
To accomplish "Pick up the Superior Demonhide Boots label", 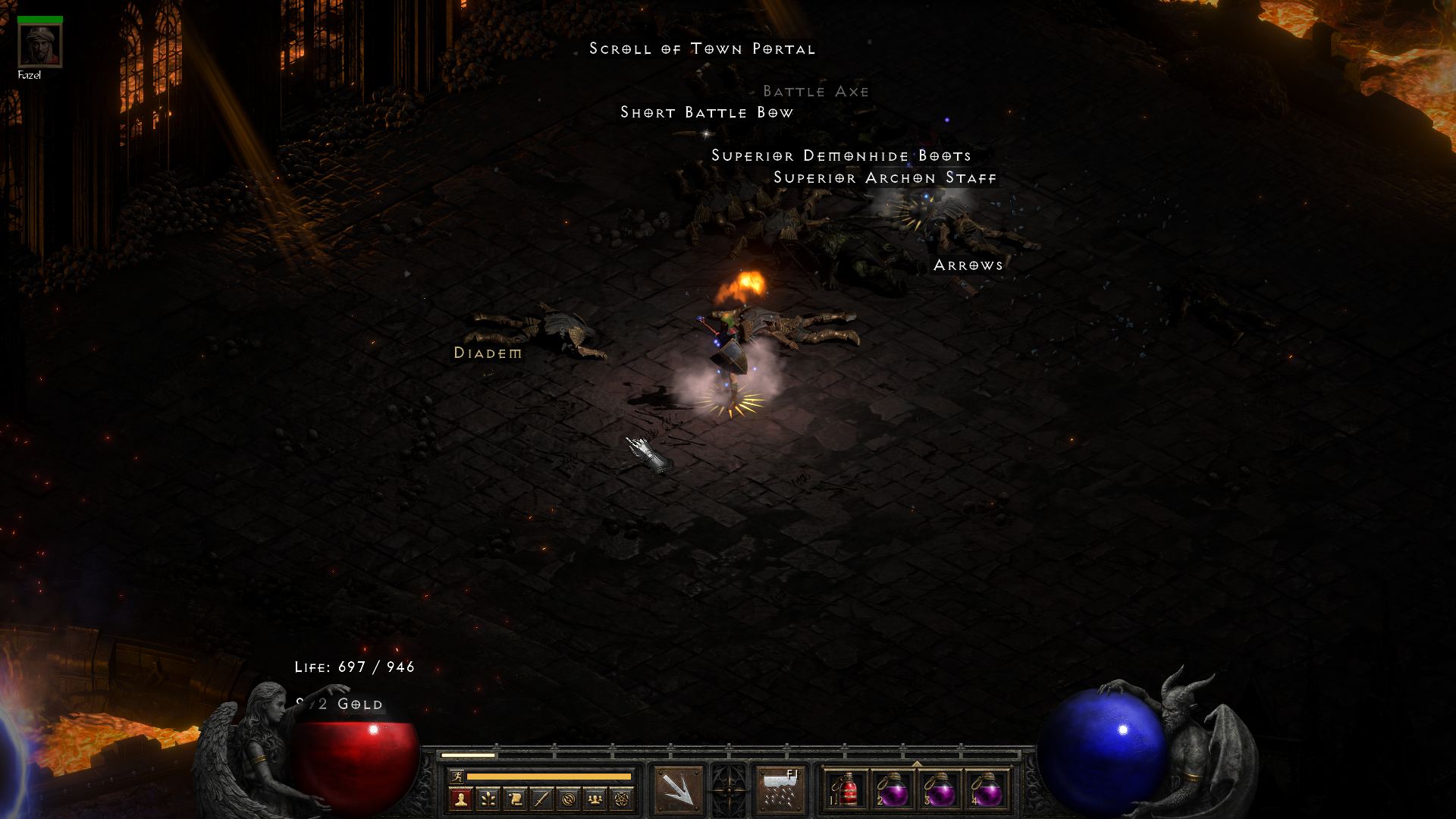I will (841, 156).
